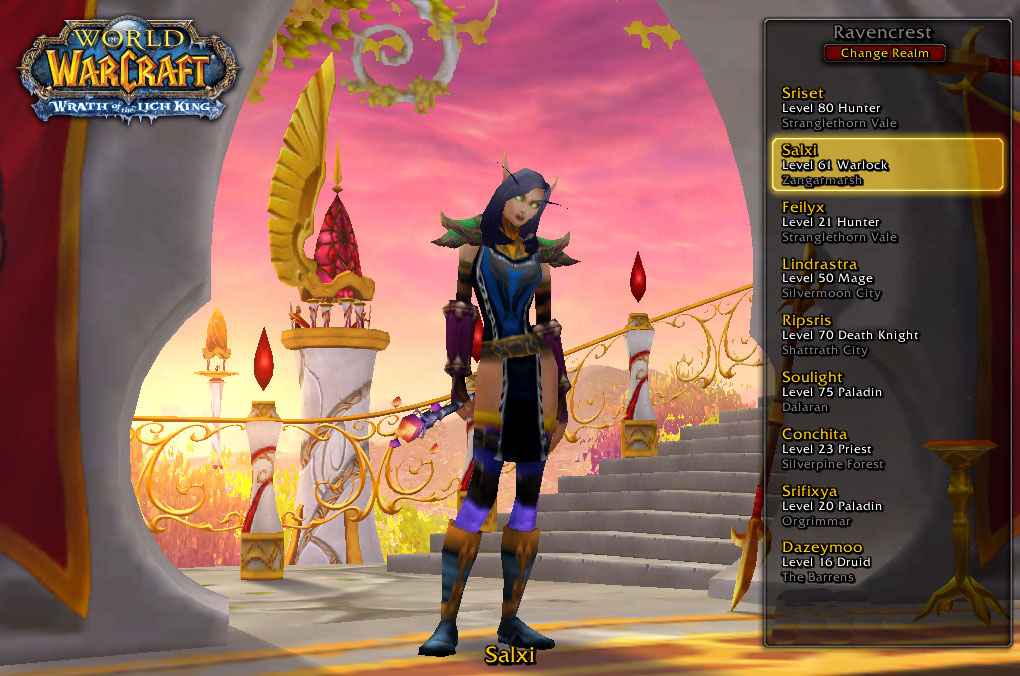Viewport: 1020px width, 676px height.
Task: Select the Druid character Dazeymoo
Action: (x=888, y=562)
